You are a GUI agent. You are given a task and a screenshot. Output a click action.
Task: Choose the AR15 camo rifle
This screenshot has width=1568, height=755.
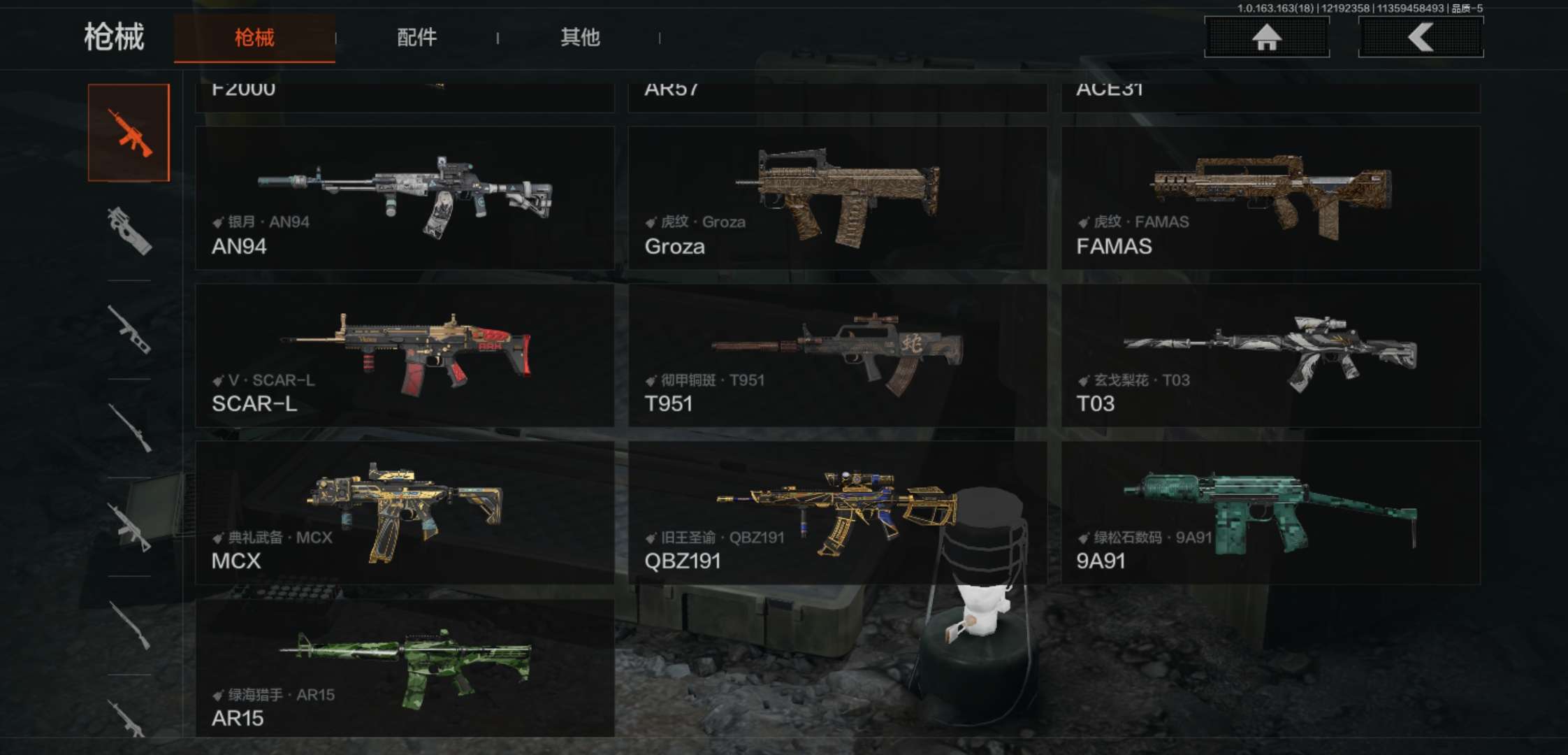405,668
